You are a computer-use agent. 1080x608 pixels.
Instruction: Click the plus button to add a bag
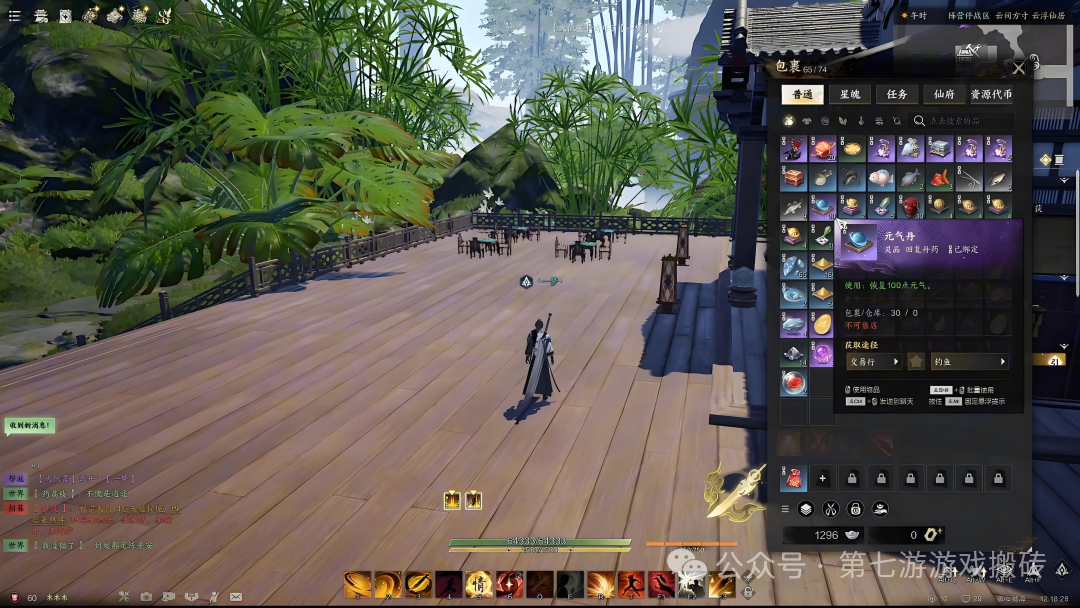(822, 478)
